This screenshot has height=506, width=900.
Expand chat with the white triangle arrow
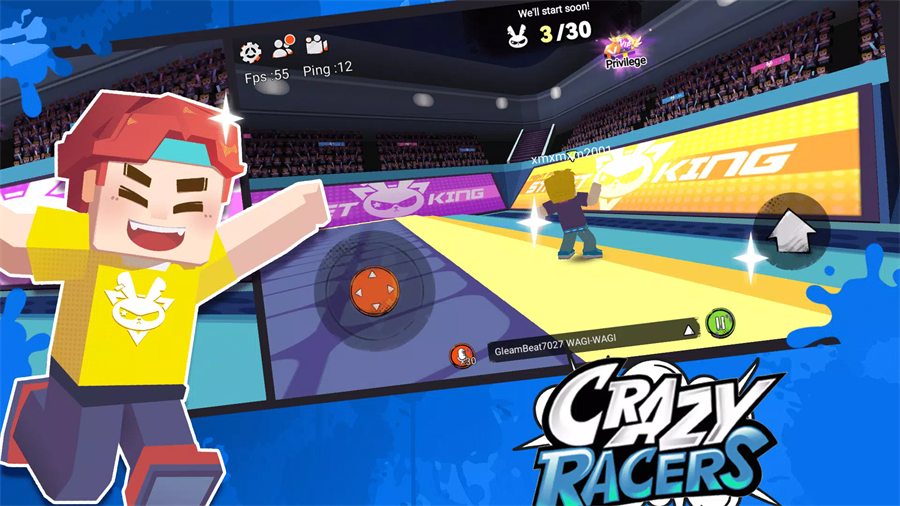[688, 329]
